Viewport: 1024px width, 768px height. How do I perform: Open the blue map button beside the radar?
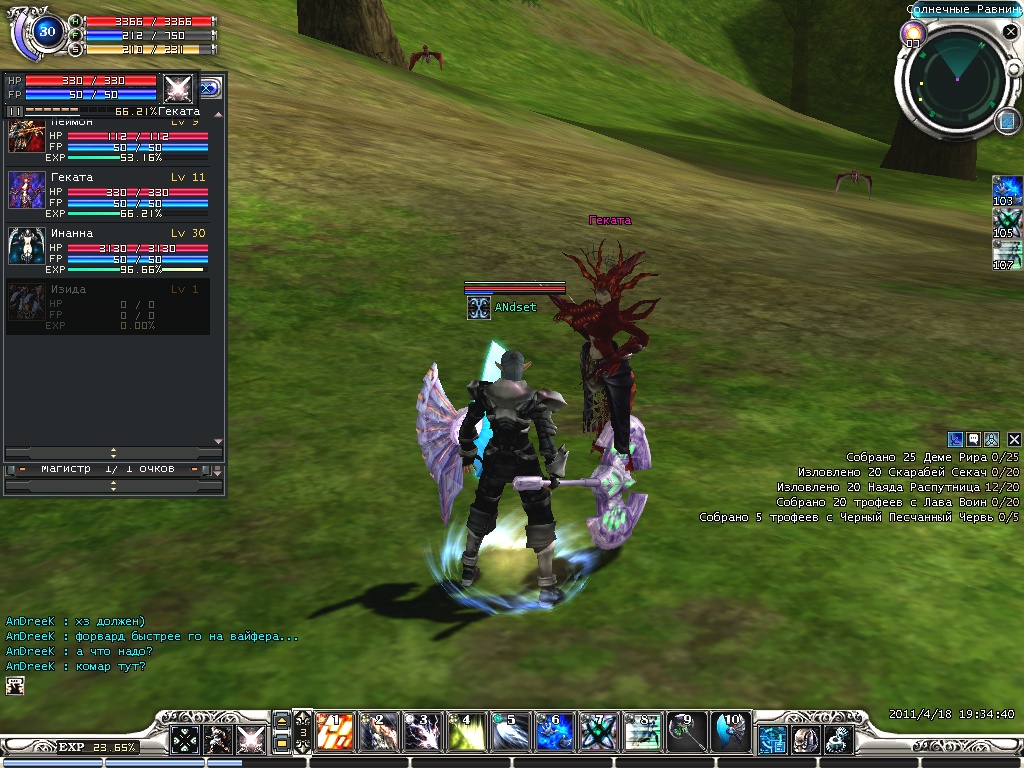tap(1007, 121)
